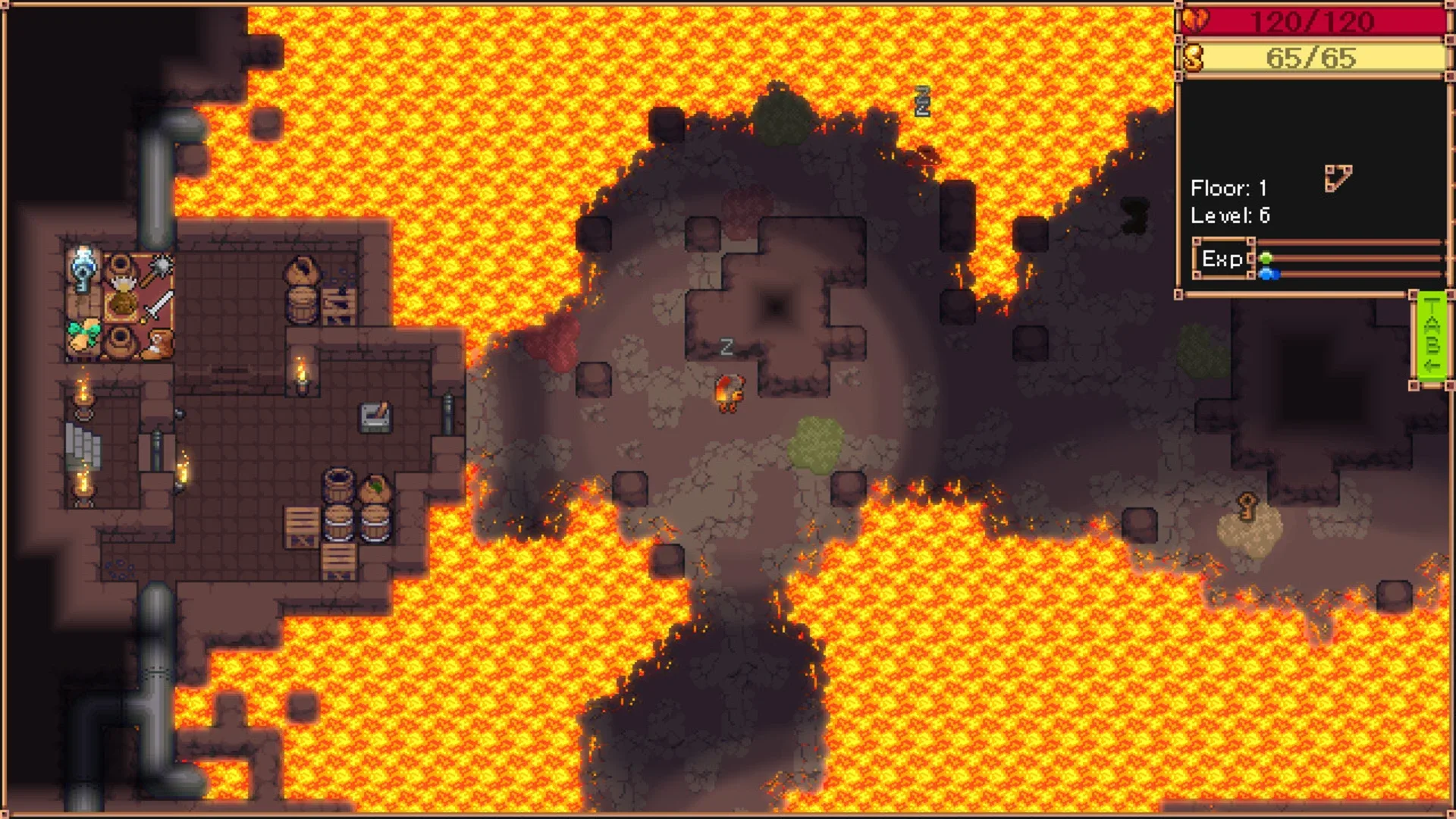Image resolution: width=1456 pixels, height=819 pixels.
Task: Click the gift with the green ribbon
Action: (x=85, y=334)
